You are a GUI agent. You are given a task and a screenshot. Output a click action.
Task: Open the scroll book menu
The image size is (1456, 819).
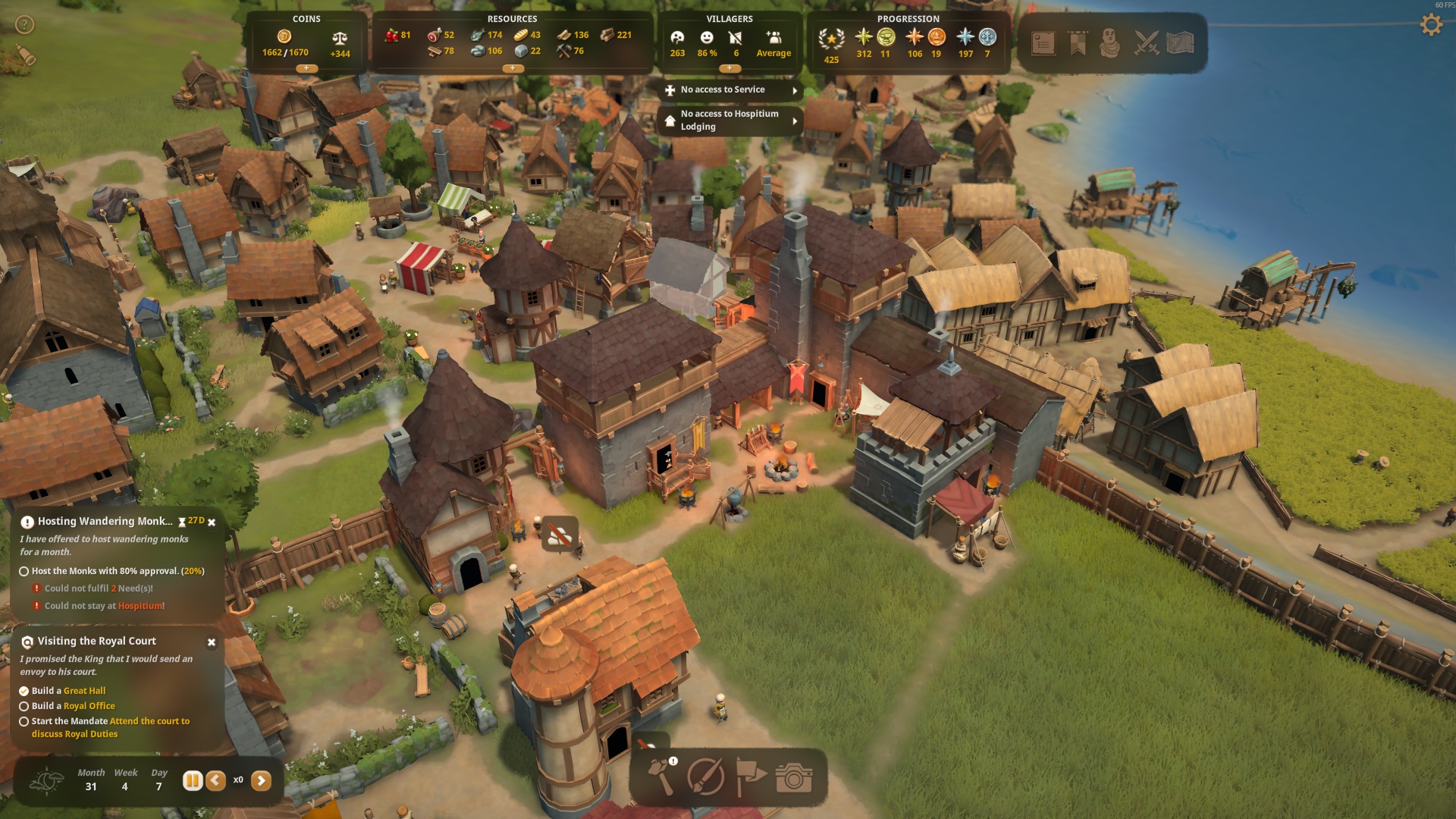pyautogui.click(x=1043, y=42)
